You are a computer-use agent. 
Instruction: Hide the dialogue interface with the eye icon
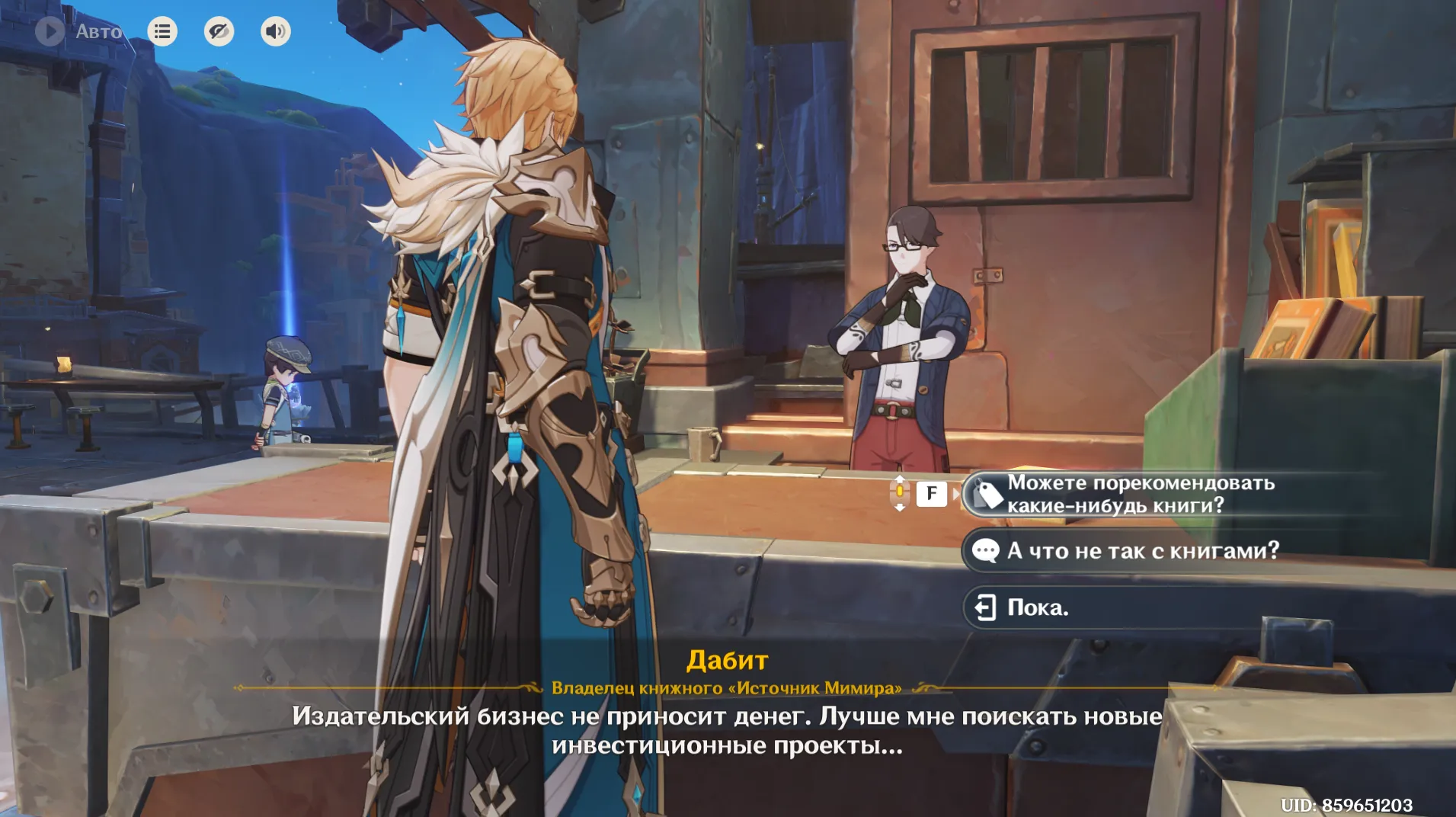219,31
